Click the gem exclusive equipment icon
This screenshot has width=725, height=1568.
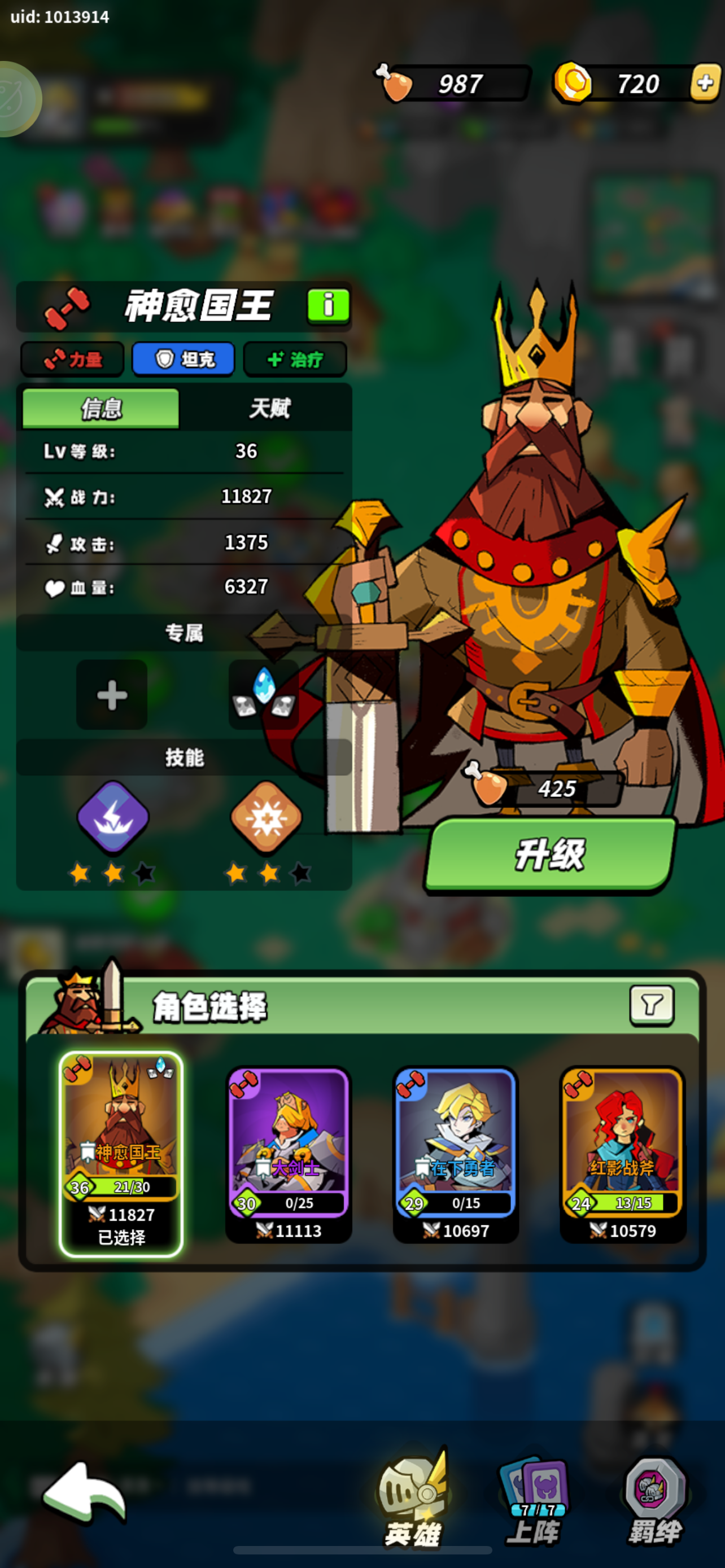coord(264,694)
